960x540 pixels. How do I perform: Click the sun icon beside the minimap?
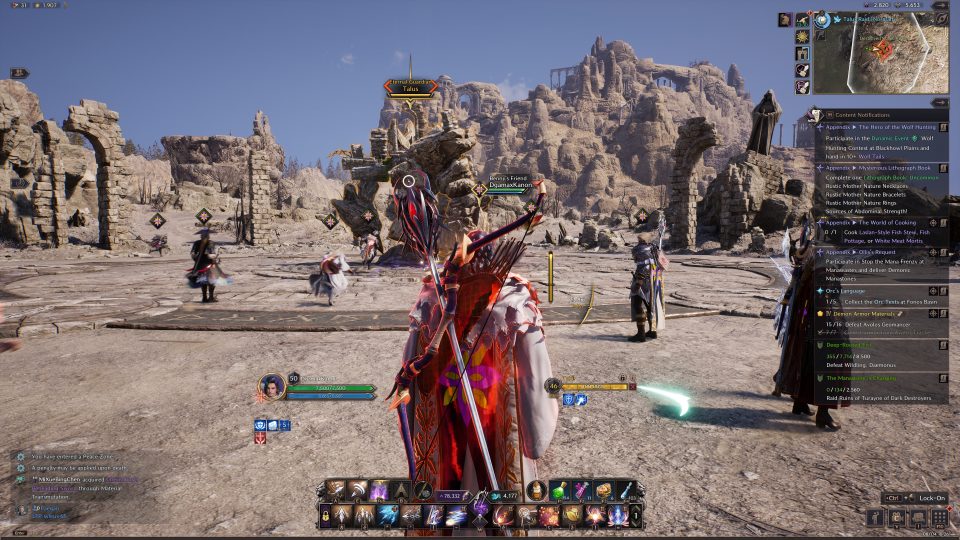(802, 37)
